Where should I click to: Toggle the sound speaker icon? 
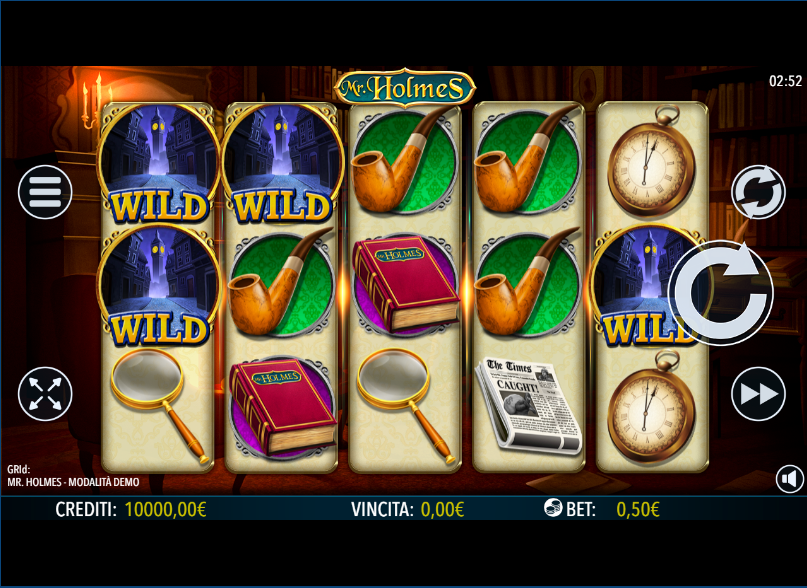[x=789, y=480]
